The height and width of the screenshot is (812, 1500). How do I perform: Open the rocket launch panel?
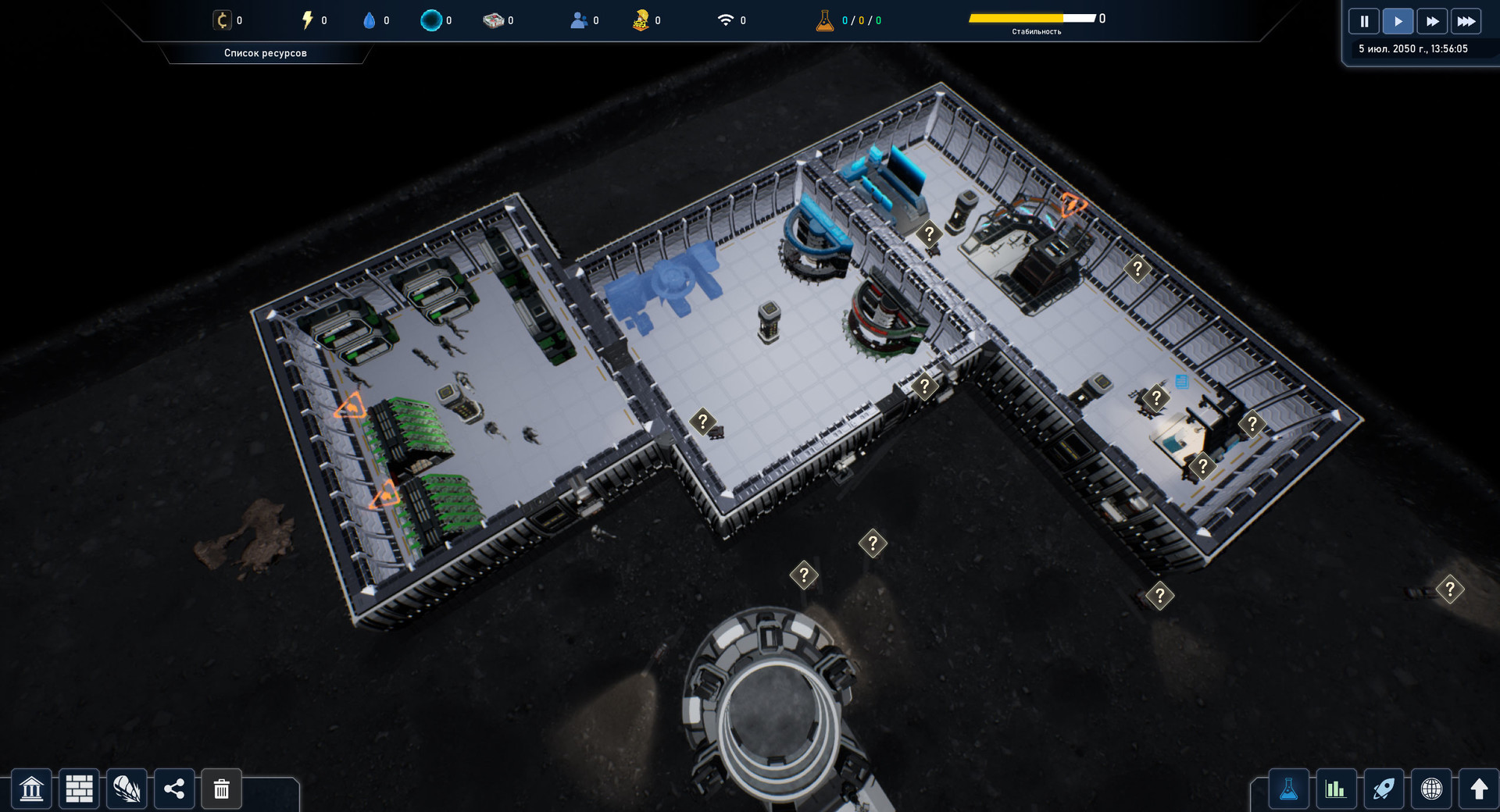(x=1384, y=789)
